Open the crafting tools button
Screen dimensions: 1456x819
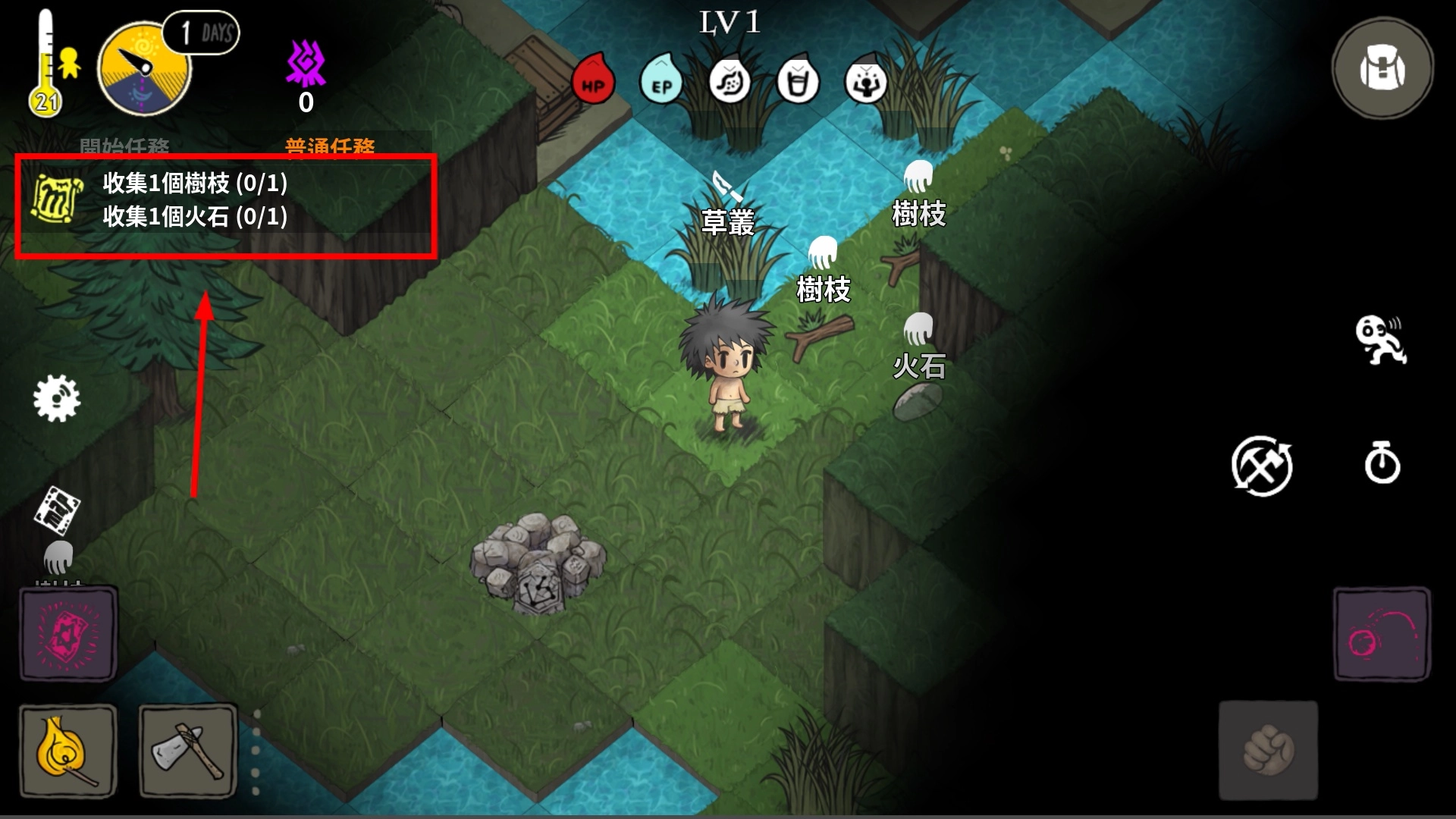click(x=1262, y=466)
